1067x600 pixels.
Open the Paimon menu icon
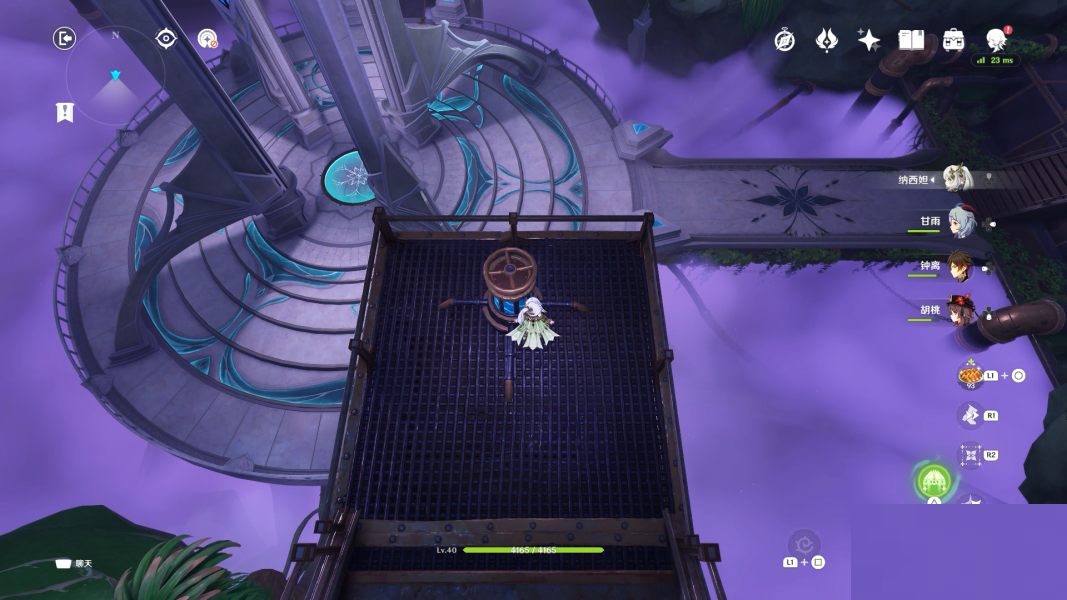click(x=996, y=40)
